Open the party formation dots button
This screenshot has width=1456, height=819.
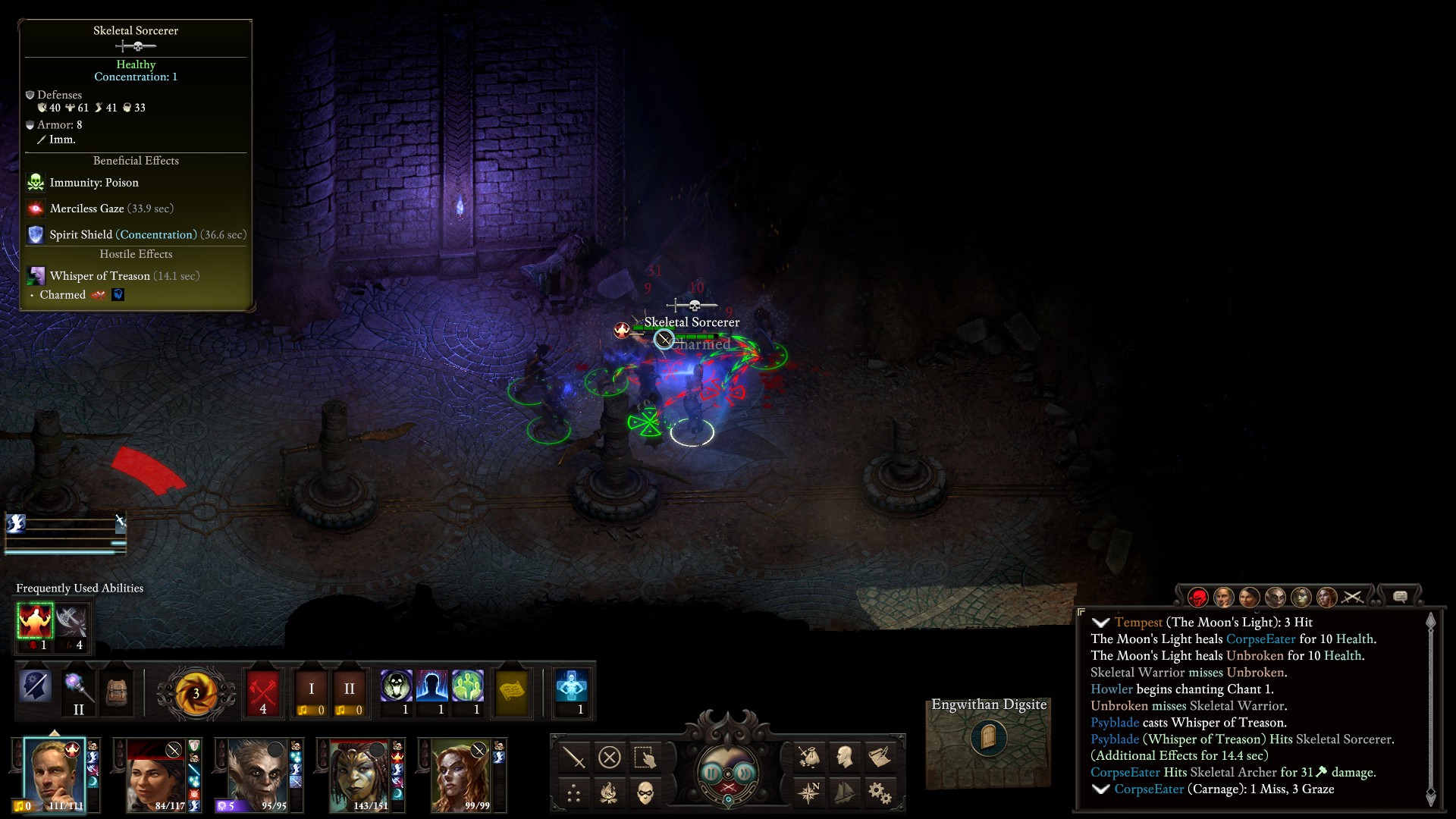pyautogui.click(x=574, y=793)
